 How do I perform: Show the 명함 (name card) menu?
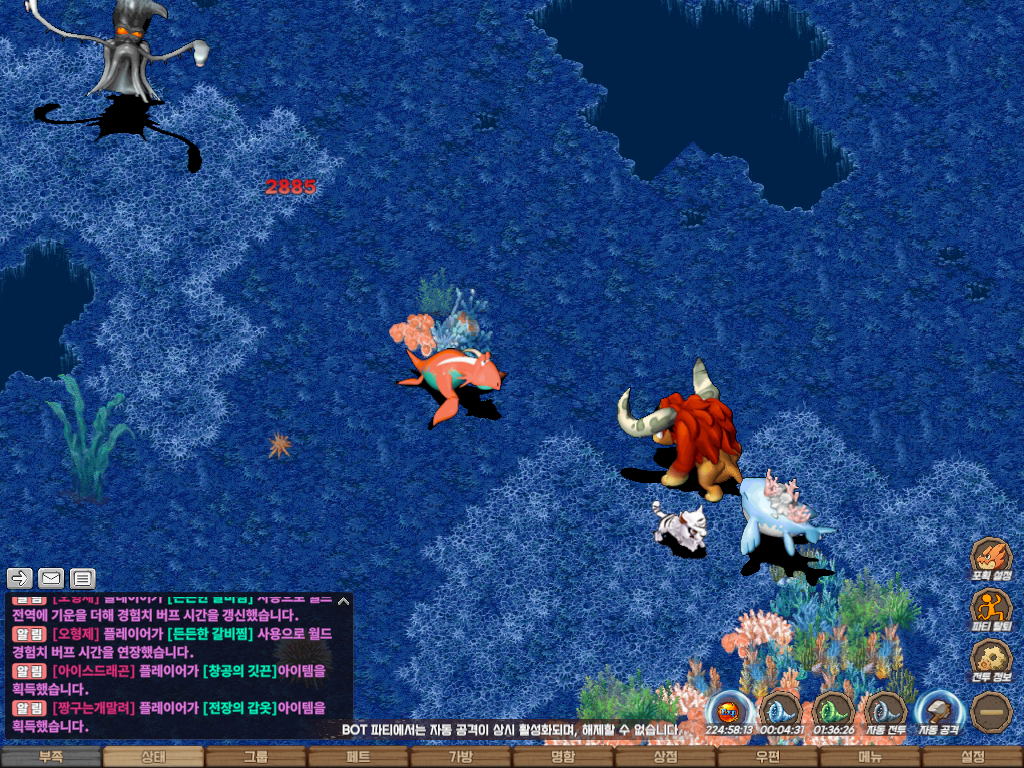(563, 757)
